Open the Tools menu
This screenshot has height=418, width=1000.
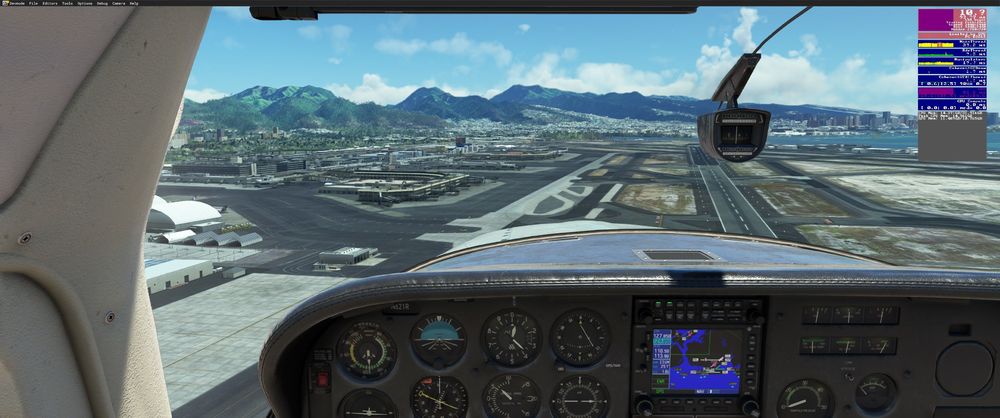(67, 3)
